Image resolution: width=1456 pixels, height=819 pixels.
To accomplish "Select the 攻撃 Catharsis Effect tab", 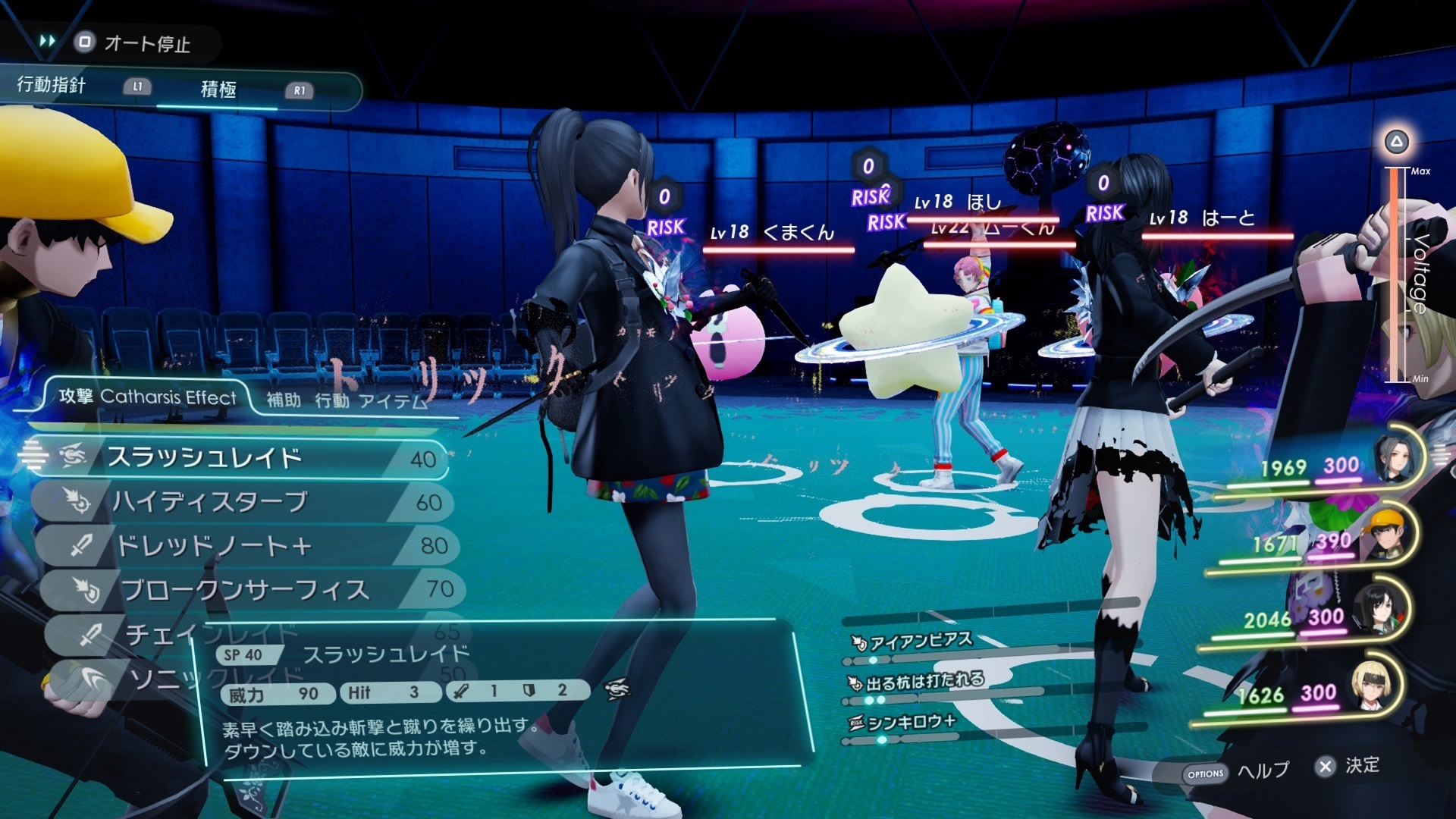I will tap(148, 397).
